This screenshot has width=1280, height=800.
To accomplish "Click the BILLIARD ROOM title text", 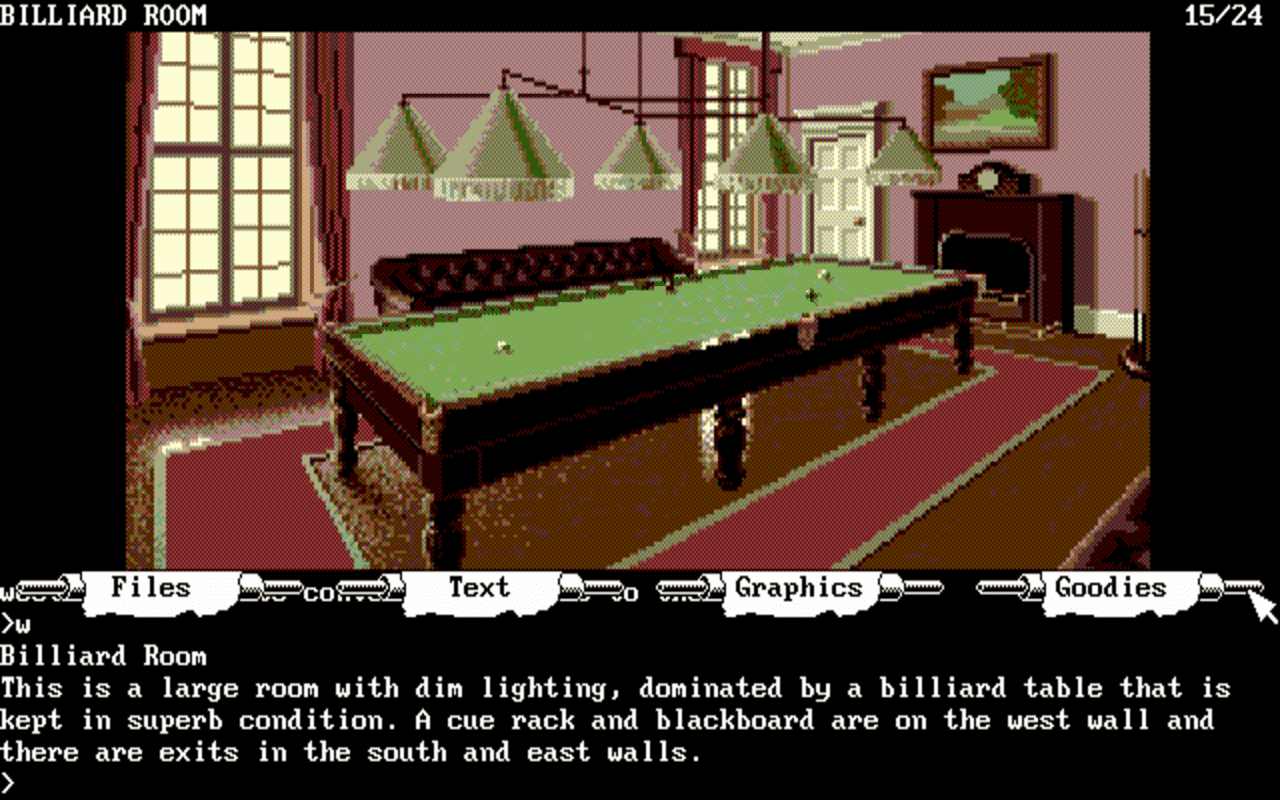I will tap(105, 14).
